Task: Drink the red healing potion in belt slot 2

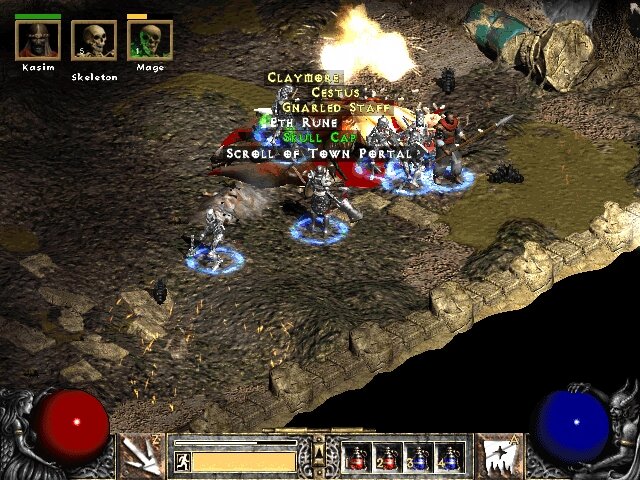Action: [x=389, y=457]
